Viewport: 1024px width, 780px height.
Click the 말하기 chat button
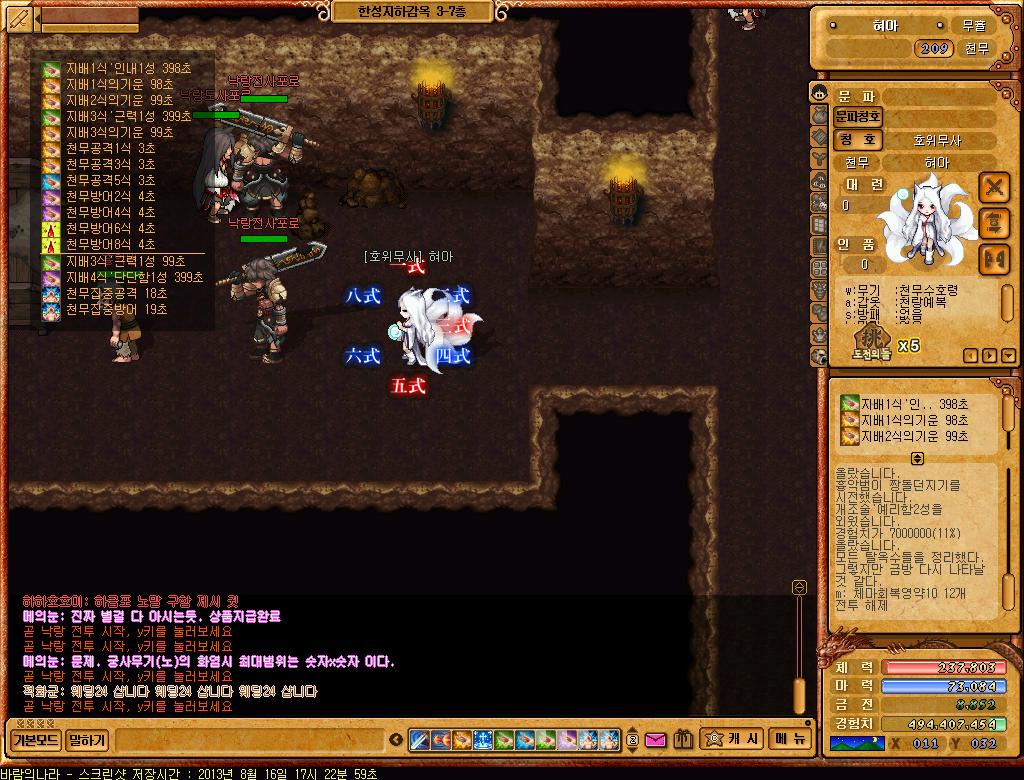point(88,741)
